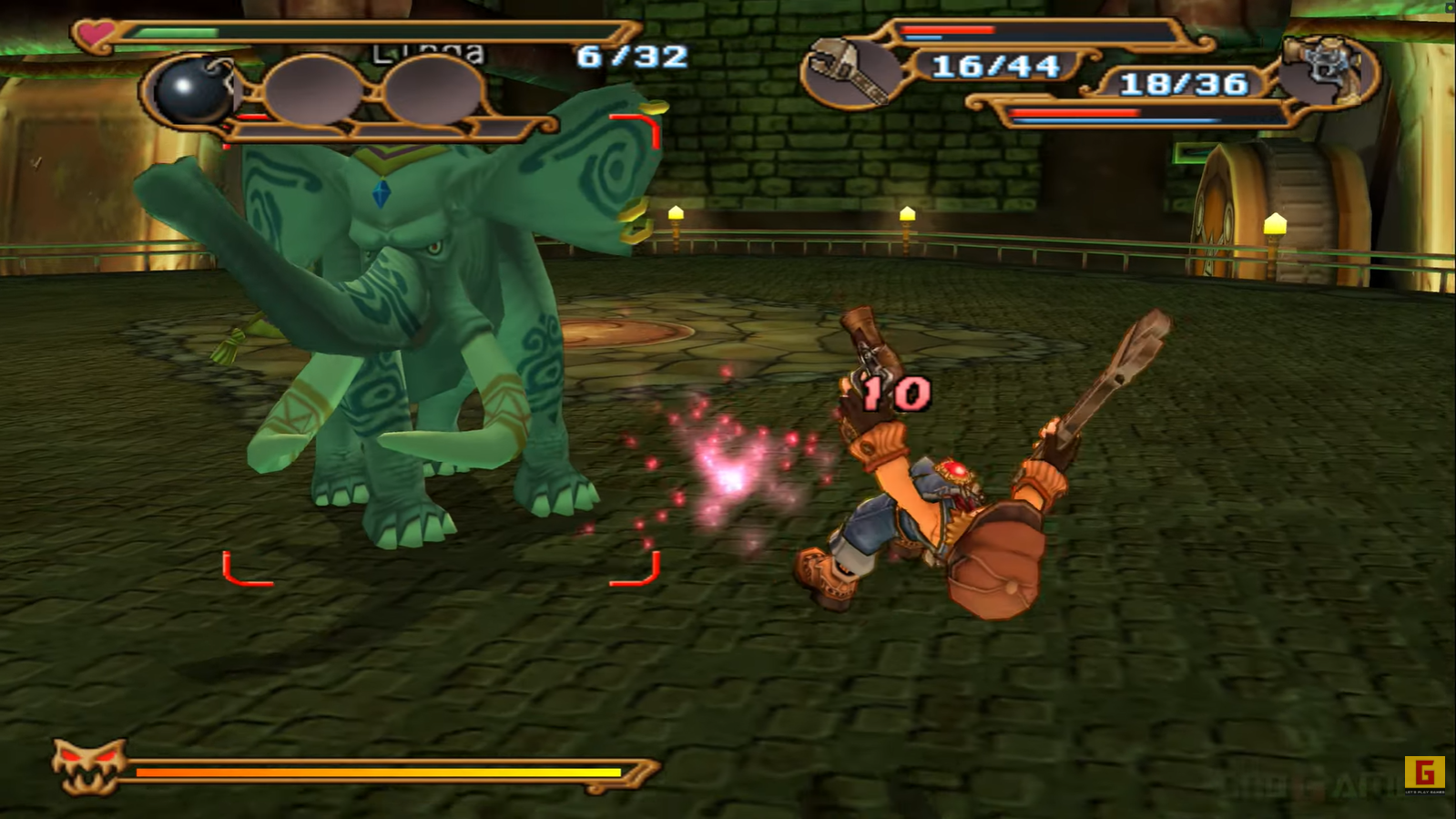Select the 6/32 enemy counter display
The image size is (1456, 819).
tap(630, 56)
